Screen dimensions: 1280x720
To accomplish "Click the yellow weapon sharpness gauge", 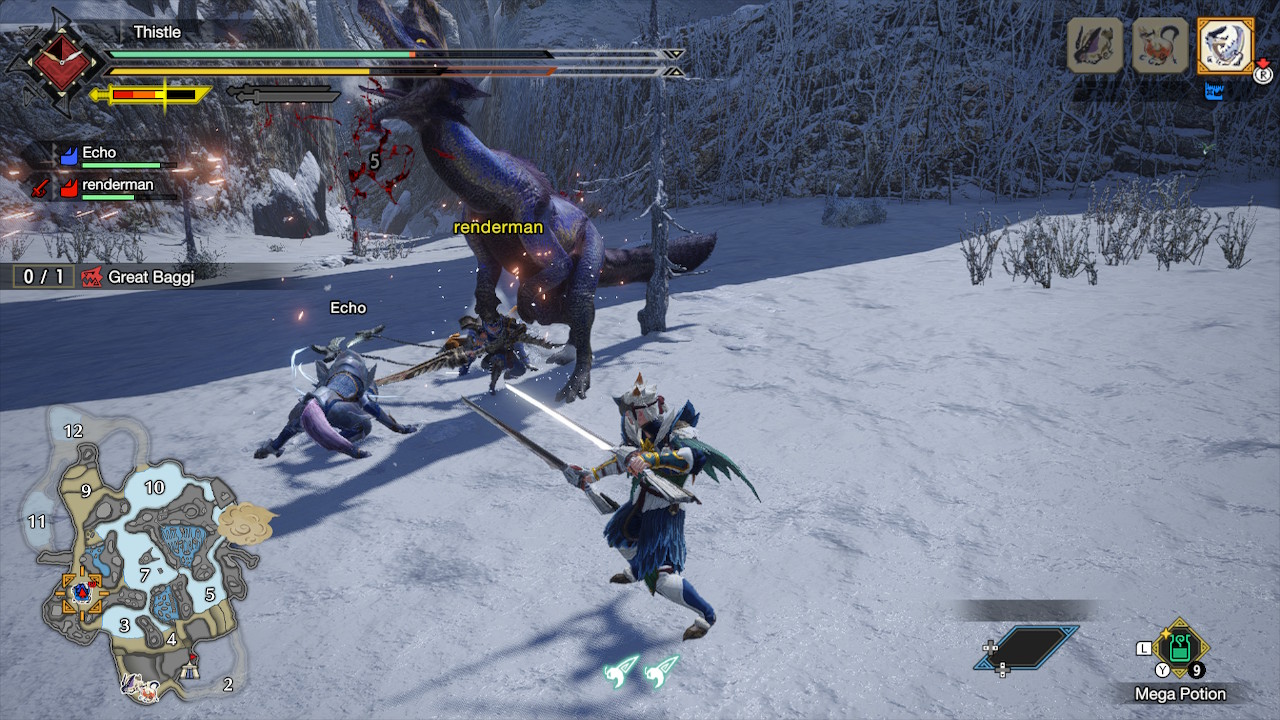I will tap(152, 95).
